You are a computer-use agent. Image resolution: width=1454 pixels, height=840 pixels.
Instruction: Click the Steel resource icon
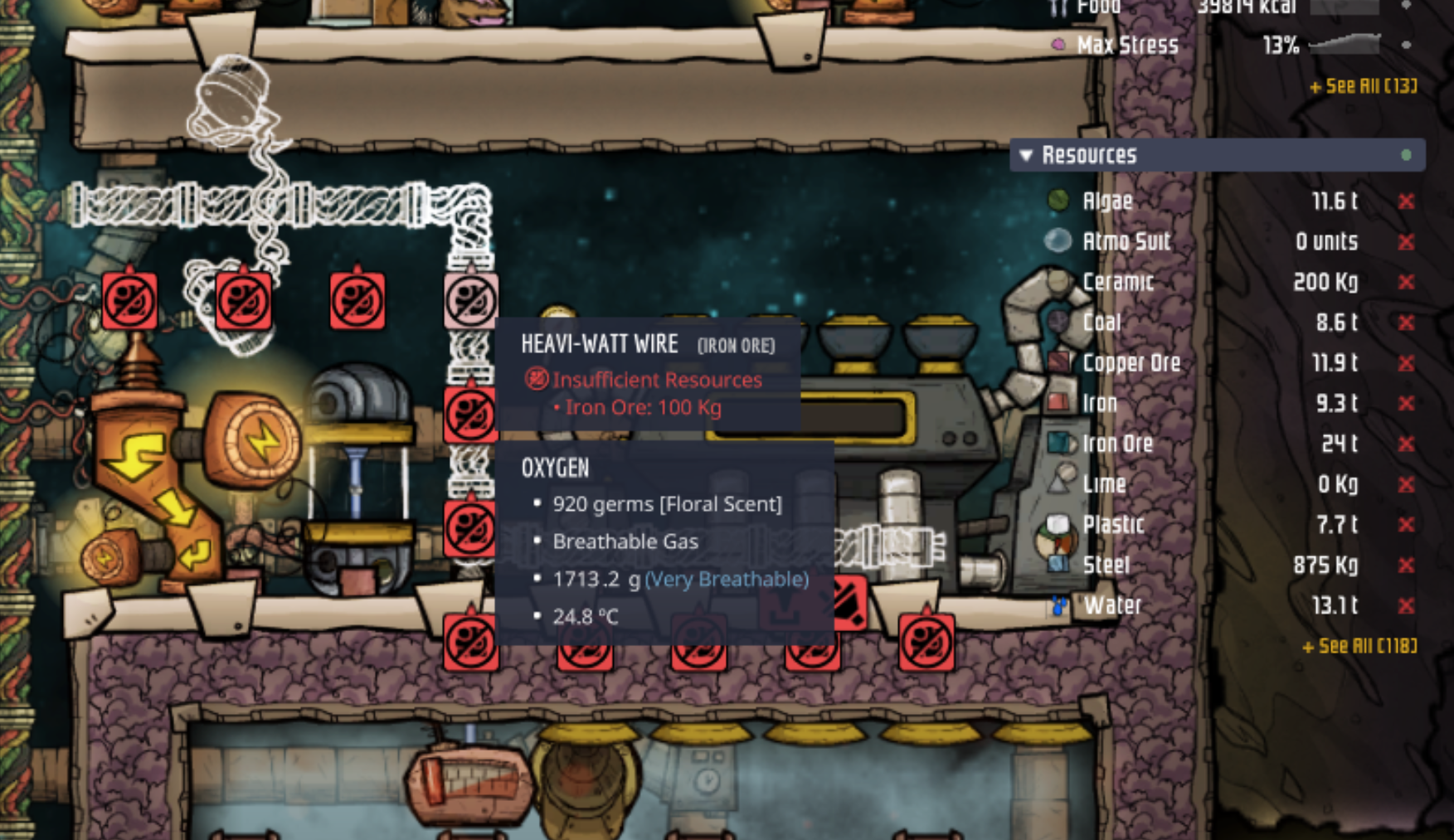(x=1057, y=565)
